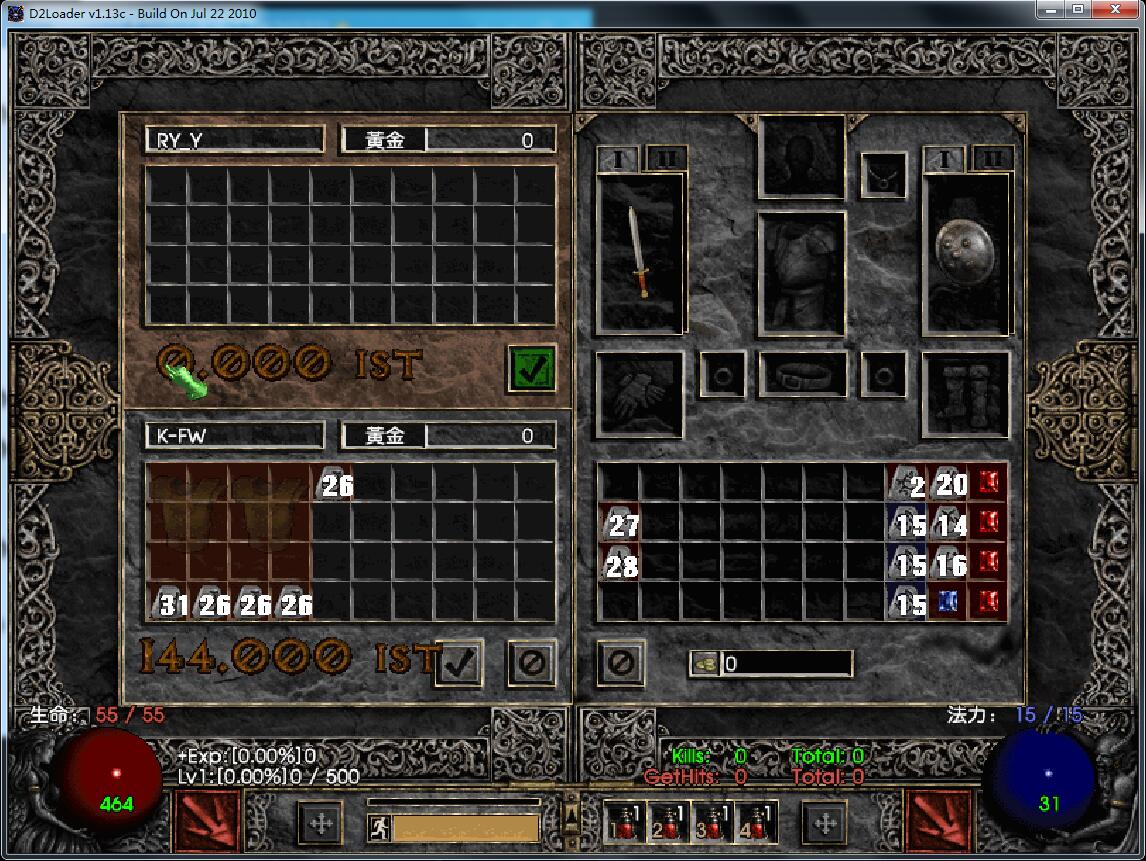The height and width of the screenshot is (861, 1146).
Task: Select the equipped sword slot
Action: (x=640, y=253)
